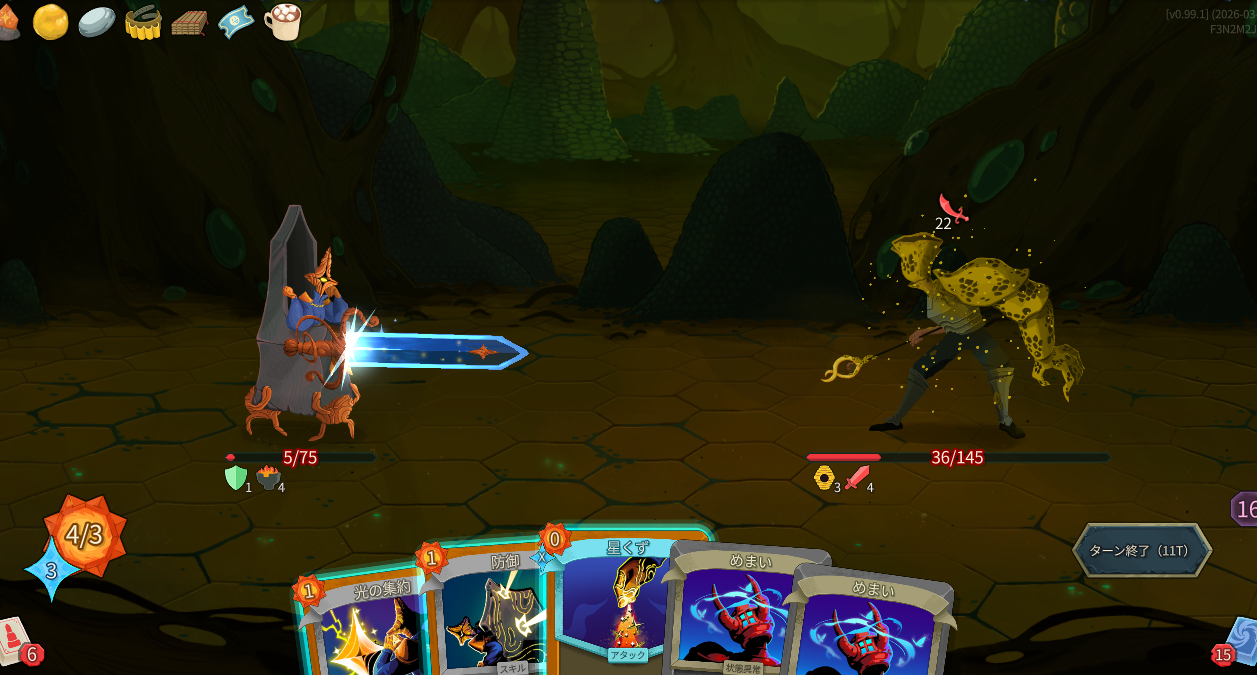Inspect the yellow cake relic
This screenshot has height=675, width=1257.
[143, 21]
